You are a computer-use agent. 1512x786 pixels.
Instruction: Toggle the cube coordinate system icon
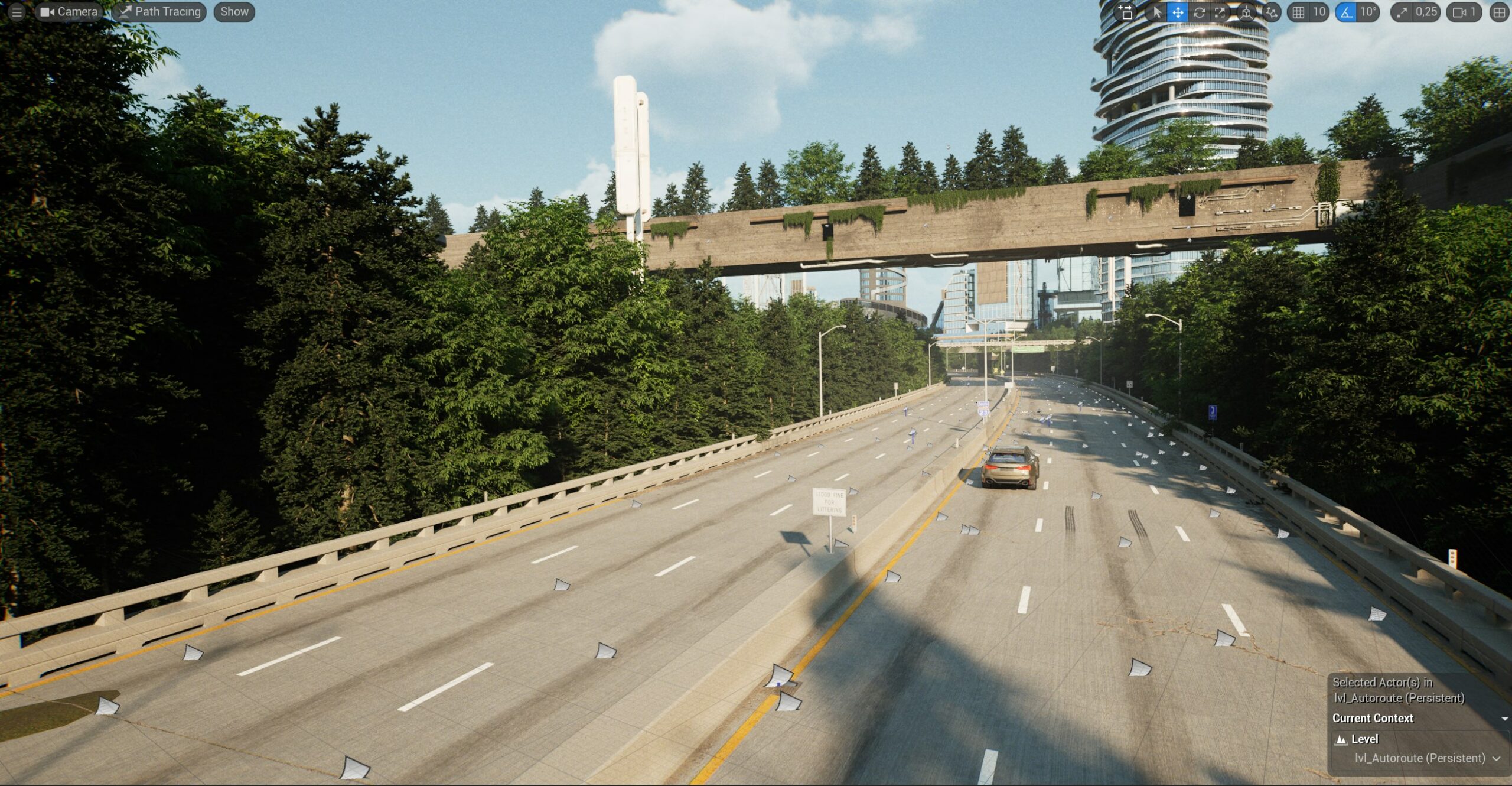coord(1246,12)
